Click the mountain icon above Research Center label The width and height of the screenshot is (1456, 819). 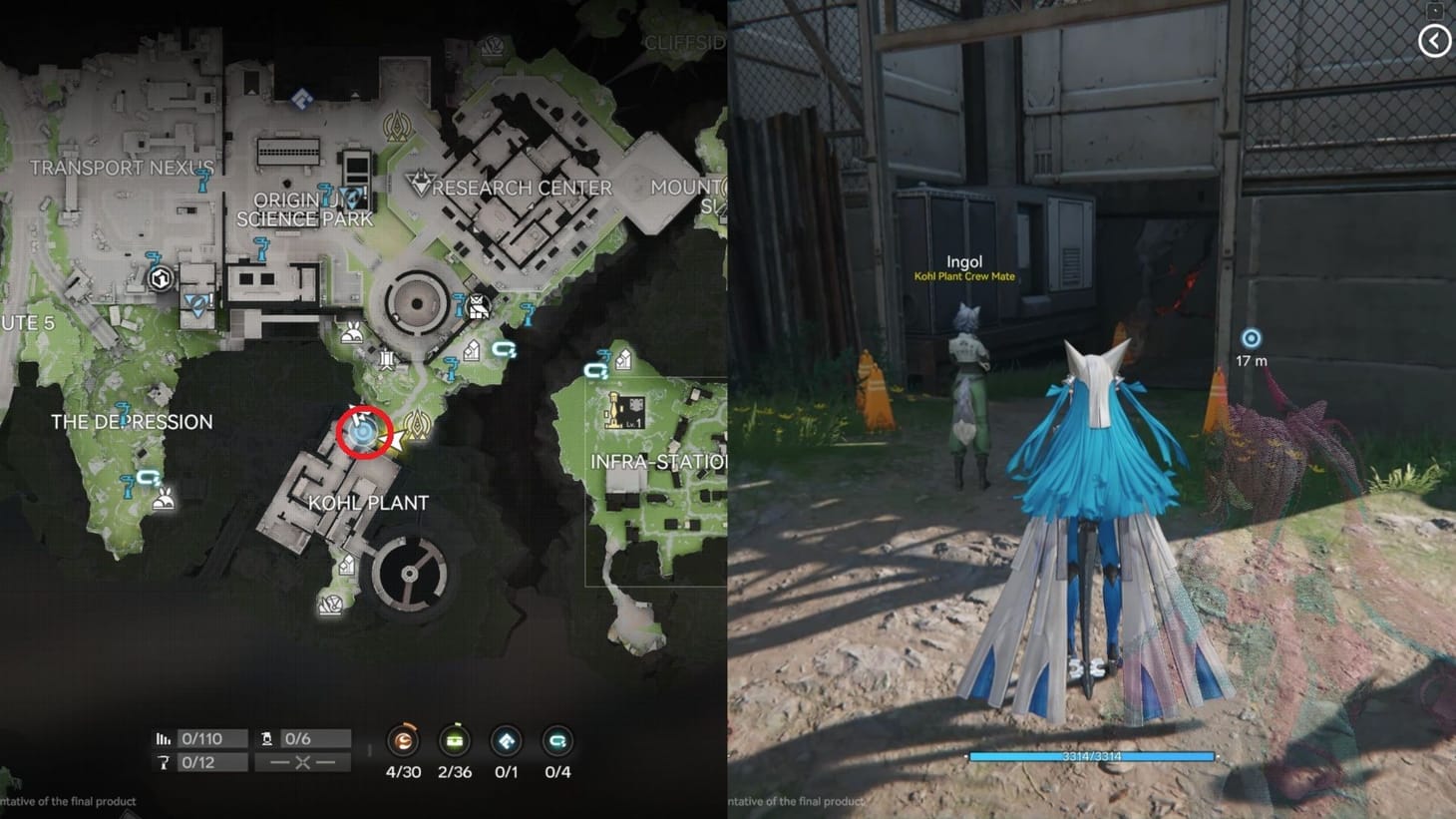(423, 183)
